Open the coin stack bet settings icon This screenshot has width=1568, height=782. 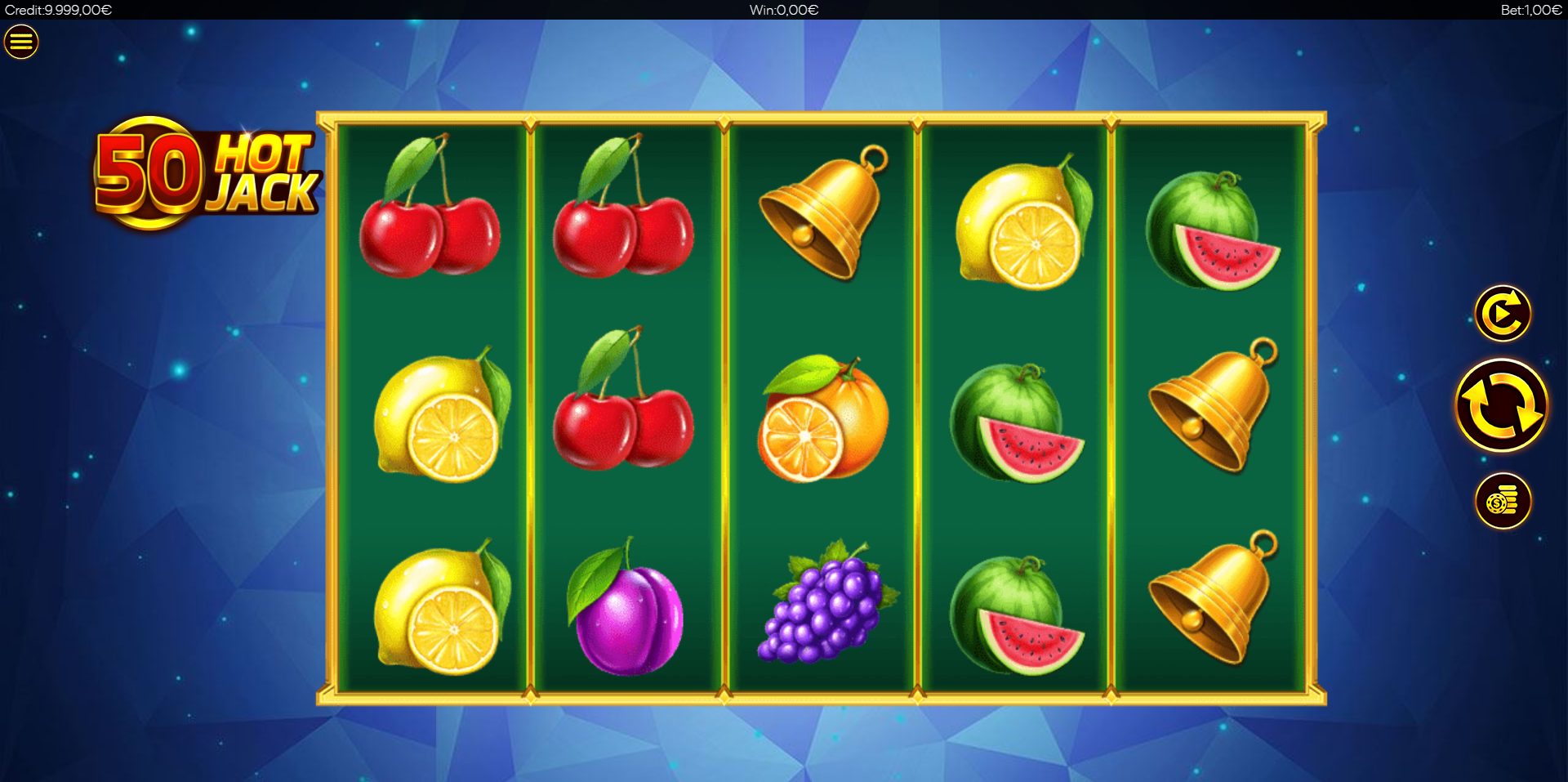pyautogui.click(x=1503, y=502)
